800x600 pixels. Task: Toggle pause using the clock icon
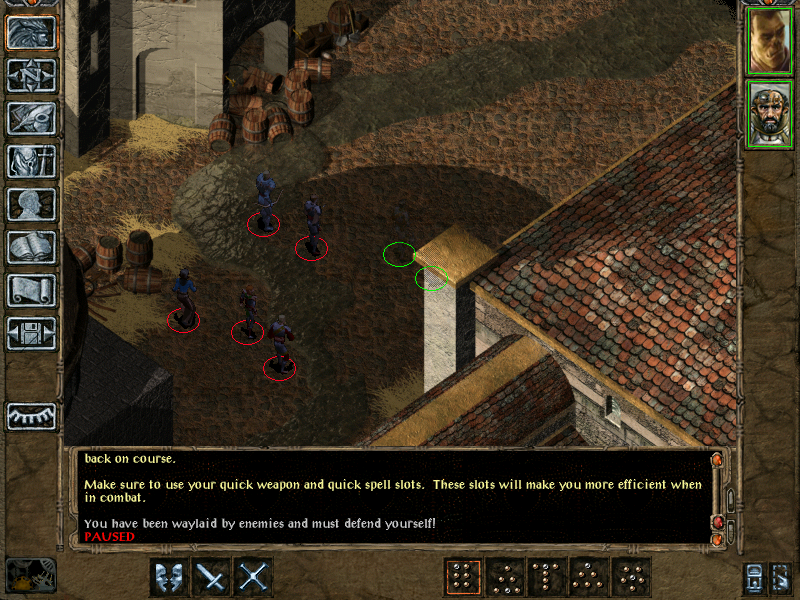click(30, 575)
